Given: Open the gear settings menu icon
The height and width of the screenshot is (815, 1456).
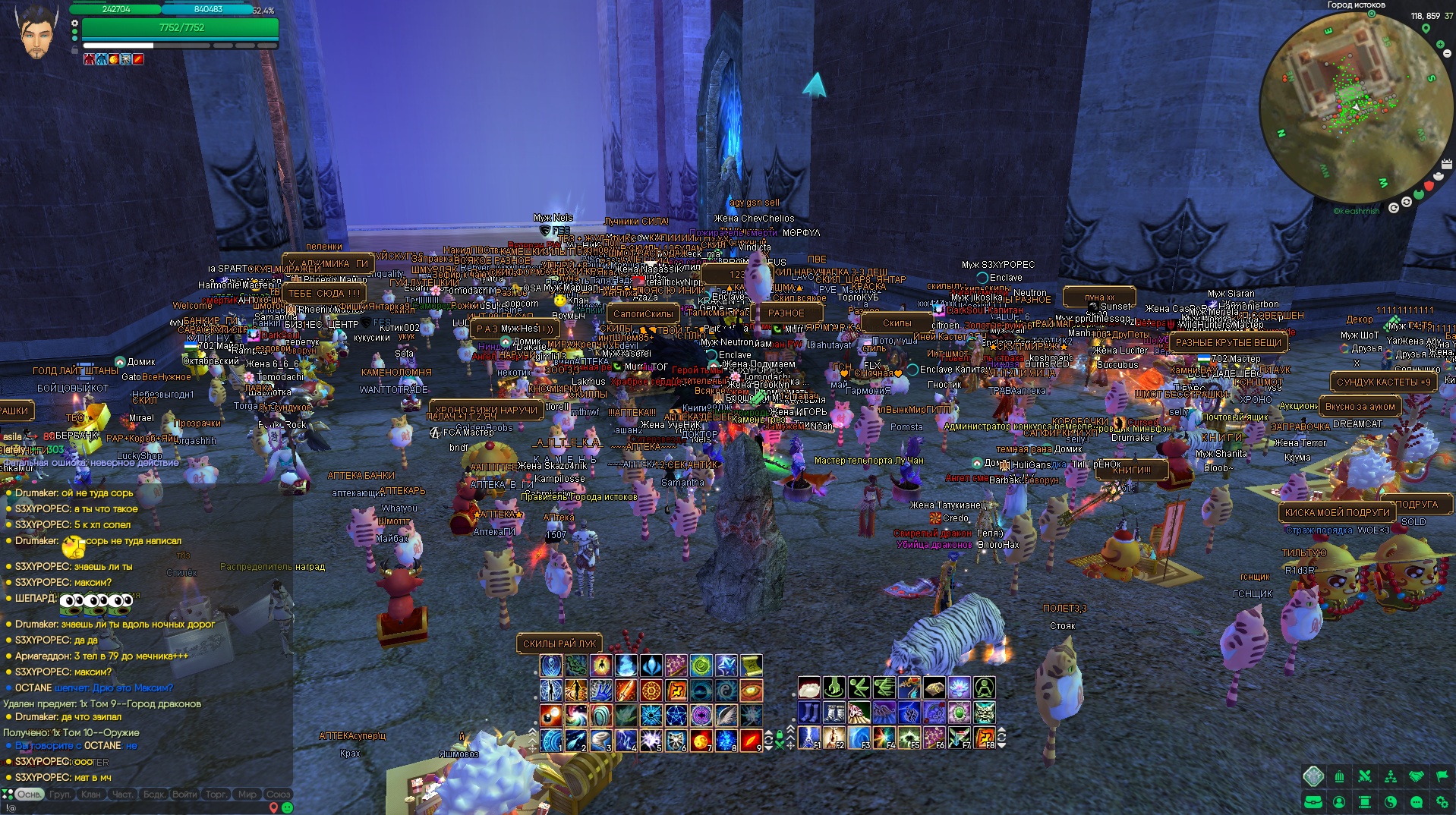Looking at the screenshot, I should (1442, 801).
